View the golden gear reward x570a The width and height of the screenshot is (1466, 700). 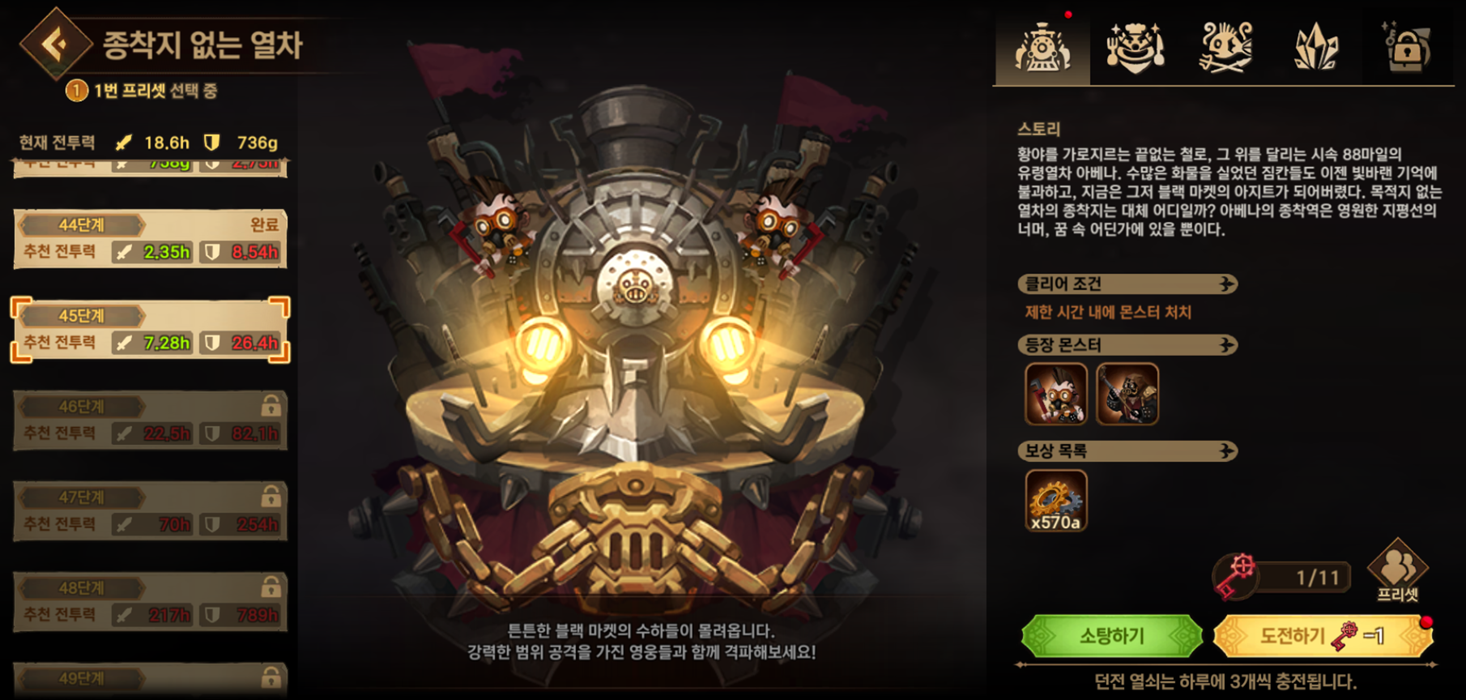tap(1056, 500)
